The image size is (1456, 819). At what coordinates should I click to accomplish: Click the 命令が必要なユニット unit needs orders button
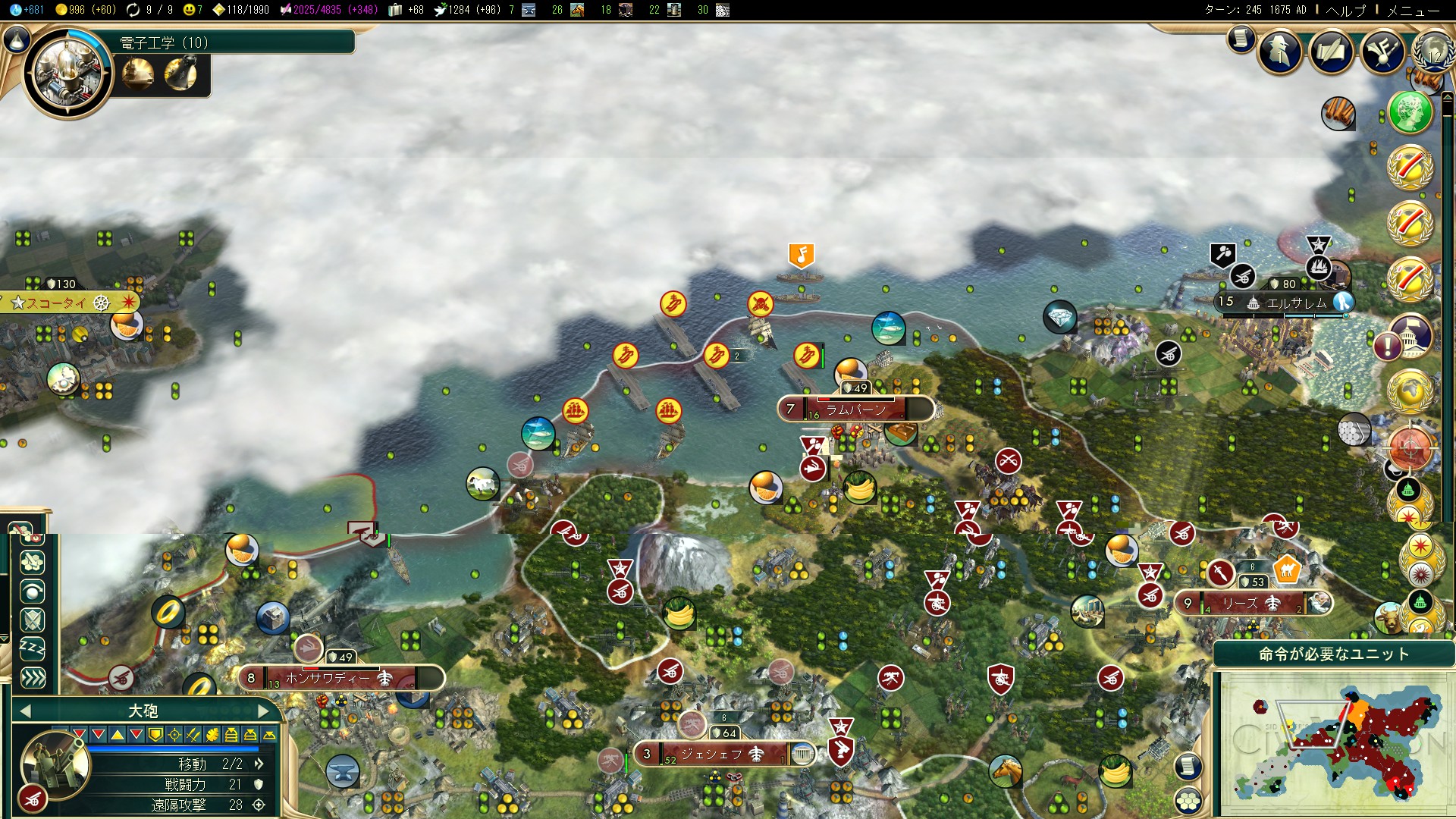(1333, 654)
